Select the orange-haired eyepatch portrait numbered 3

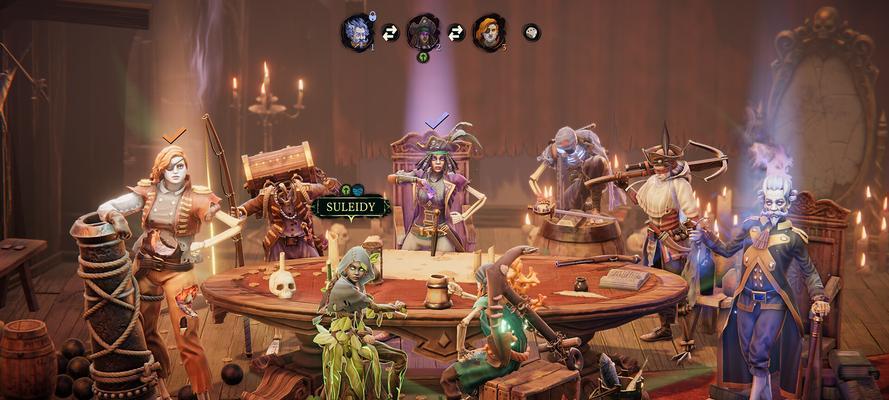488,32
